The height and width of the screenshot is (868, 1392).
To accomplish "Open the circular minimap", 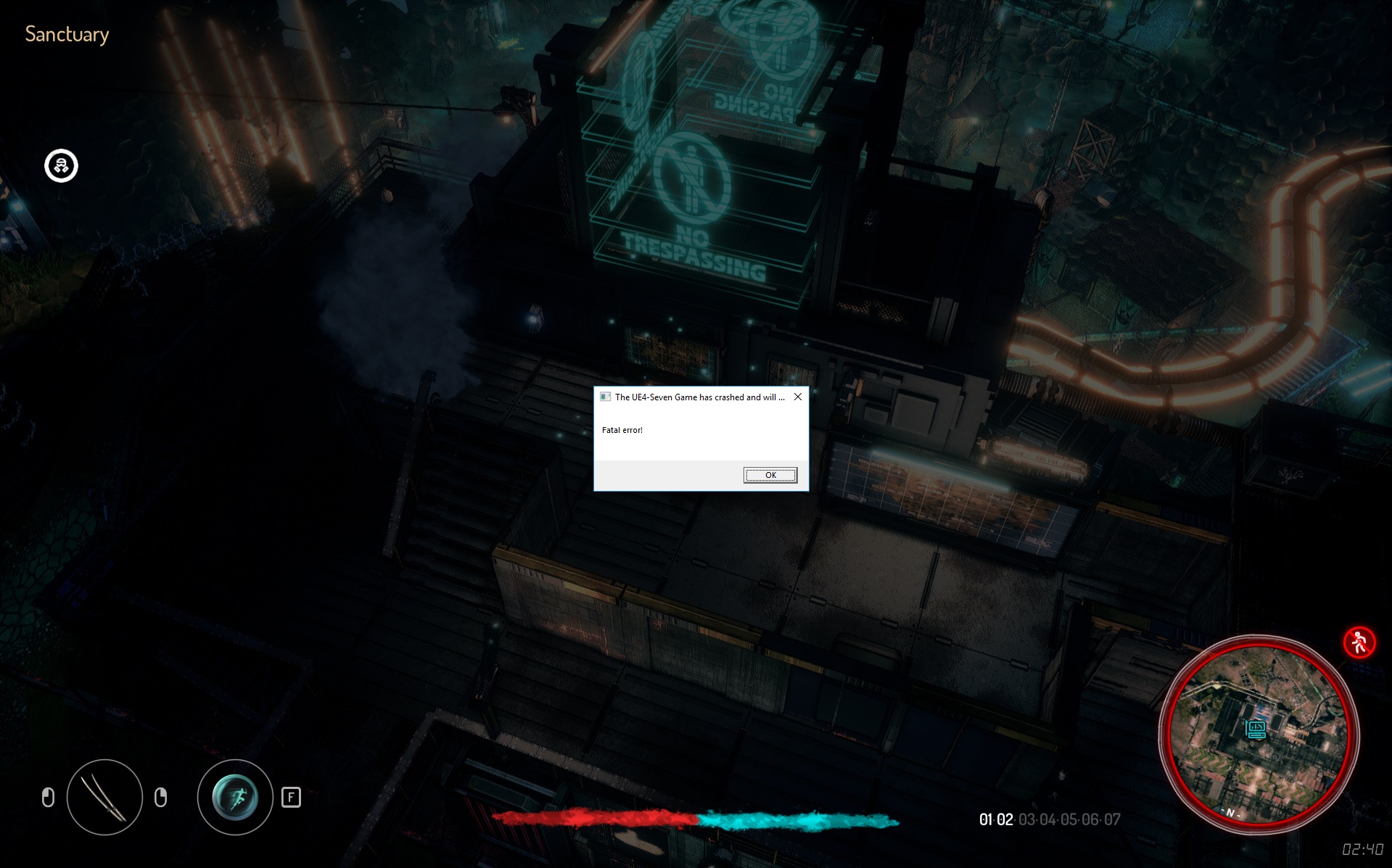I will [x=1259, y=734].
